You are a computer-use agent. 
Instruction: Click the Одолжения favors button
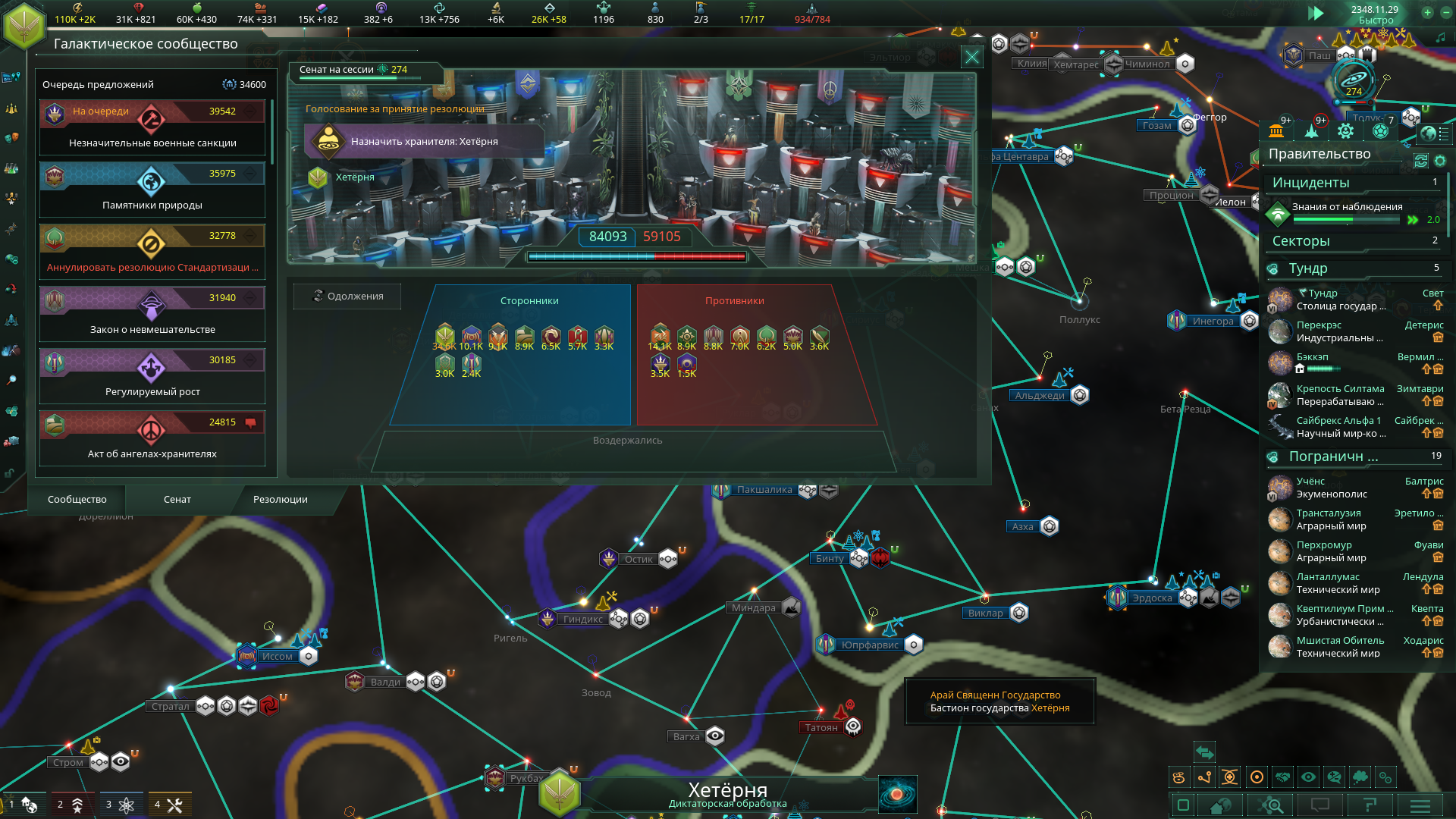click(x=347, y=297)
